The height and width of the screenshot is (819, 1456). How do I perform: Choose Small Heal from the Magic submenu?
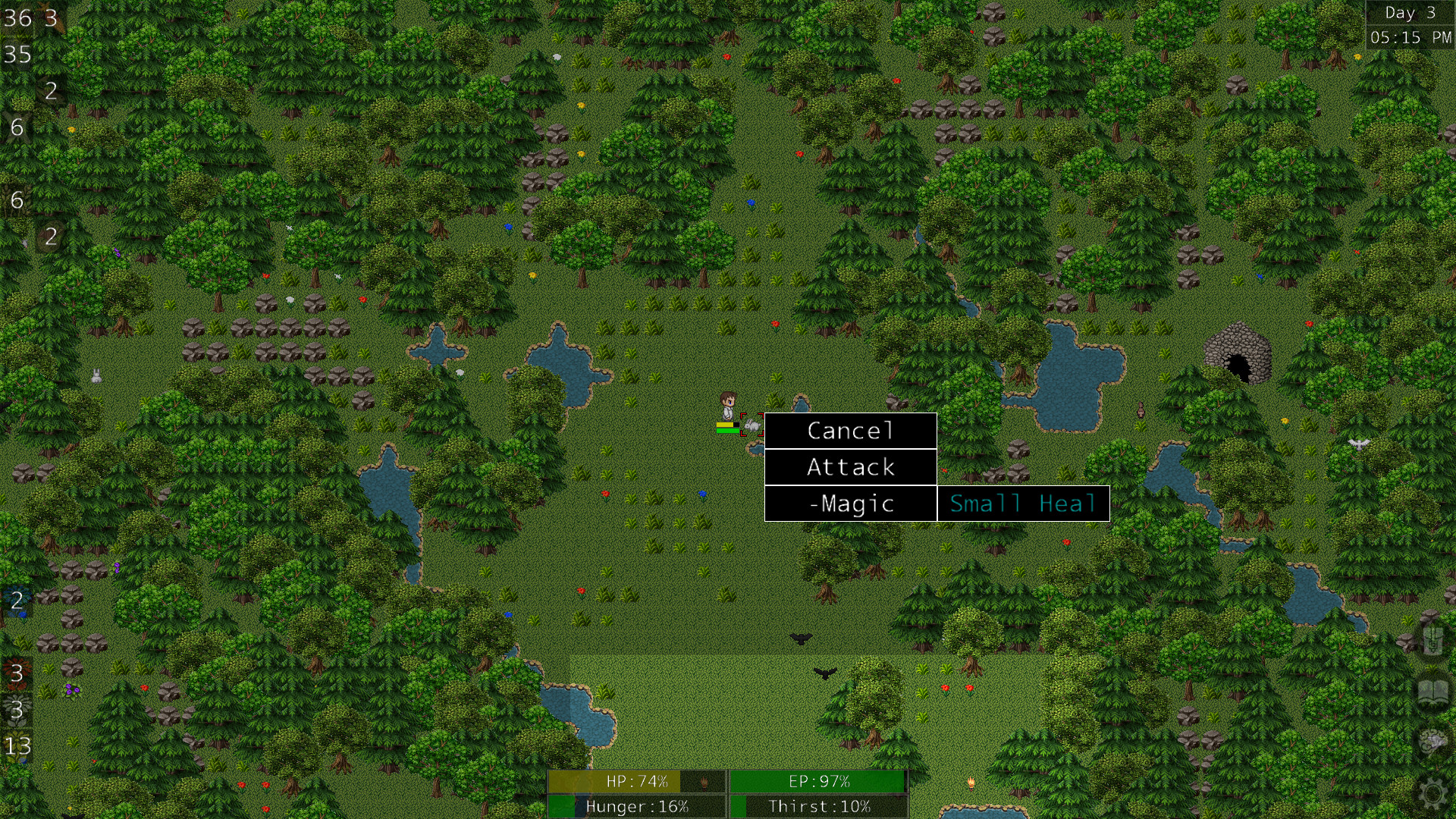click(x=1023, y=503)
